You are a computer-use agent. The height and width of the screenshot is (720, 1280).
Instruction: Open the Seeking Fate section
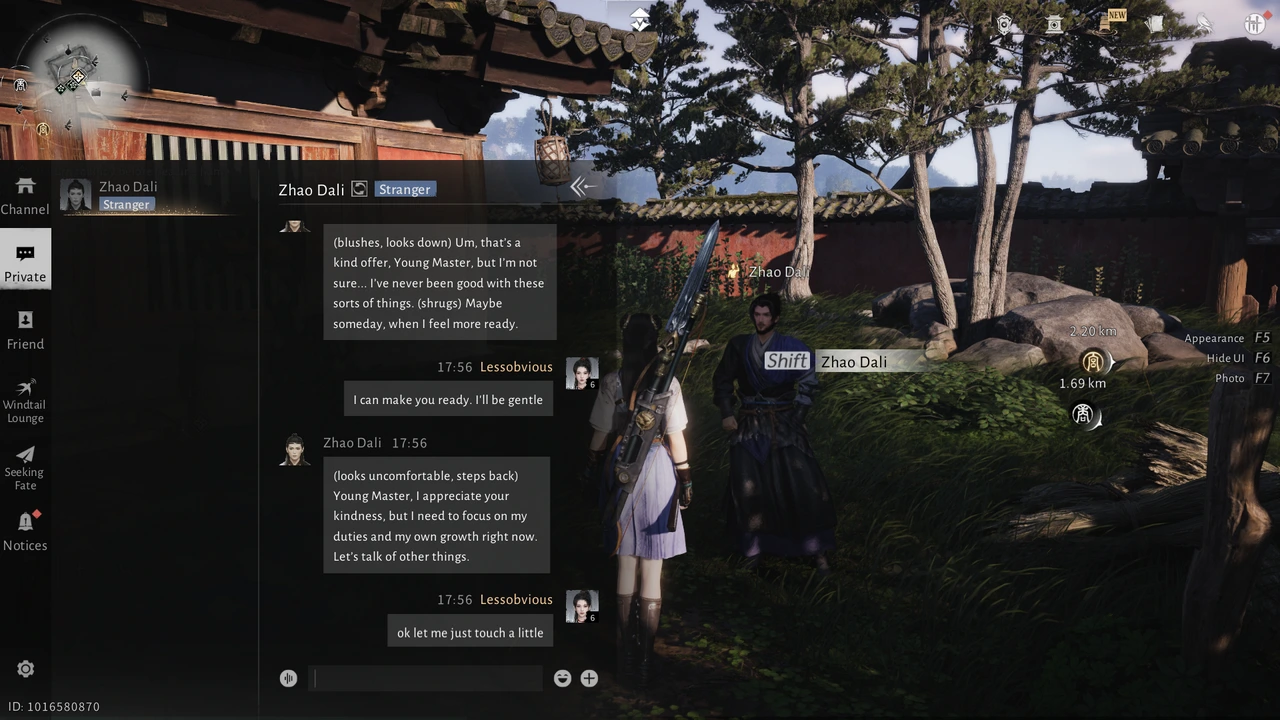pos(25,466)
